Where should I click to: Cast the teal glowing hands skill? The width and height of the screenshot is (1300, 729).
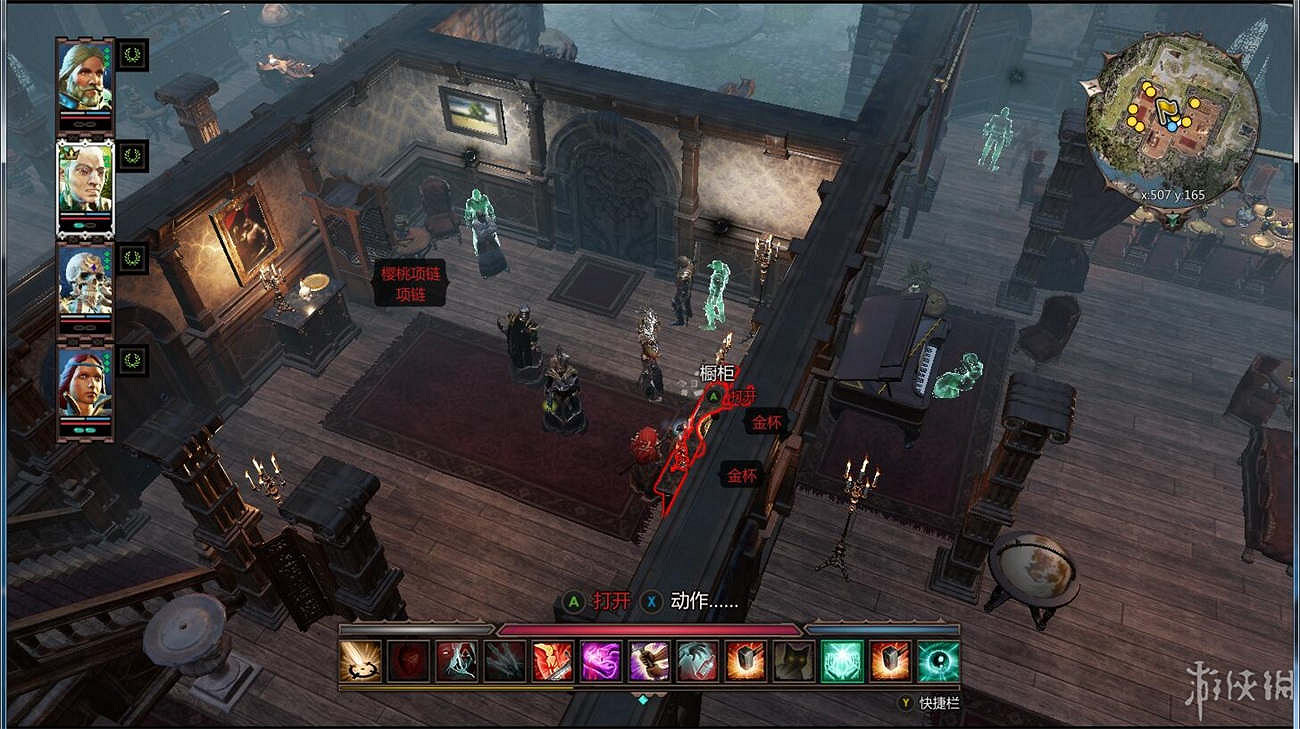842,661
